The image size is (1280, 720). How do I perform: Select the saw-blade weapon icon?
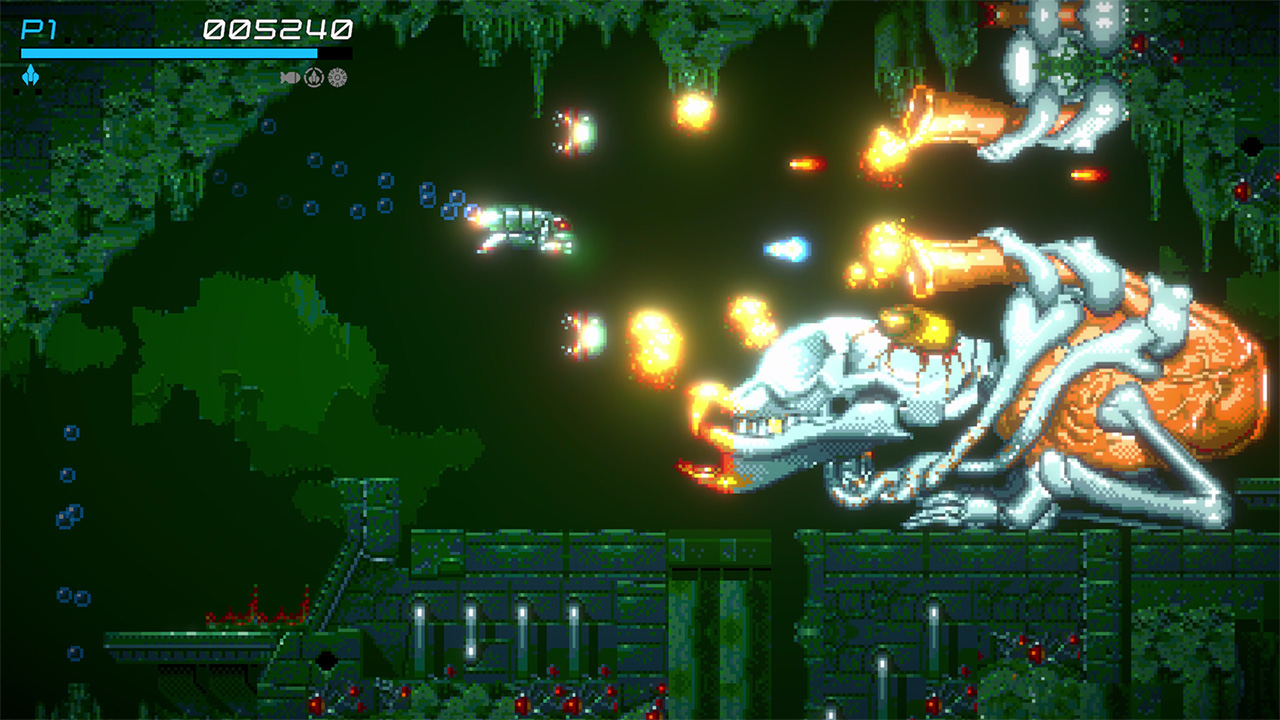[x=338, y=76]
